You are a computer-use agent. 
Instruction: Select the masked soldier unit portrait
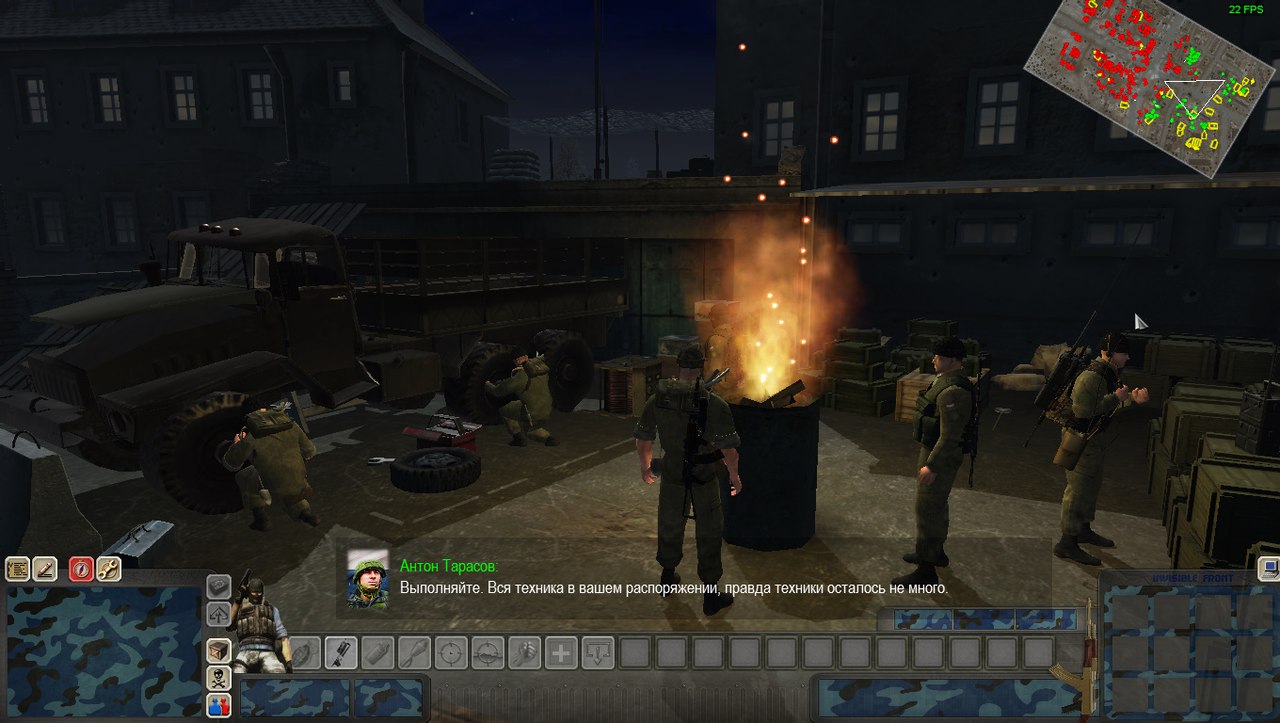click(257, 626)
